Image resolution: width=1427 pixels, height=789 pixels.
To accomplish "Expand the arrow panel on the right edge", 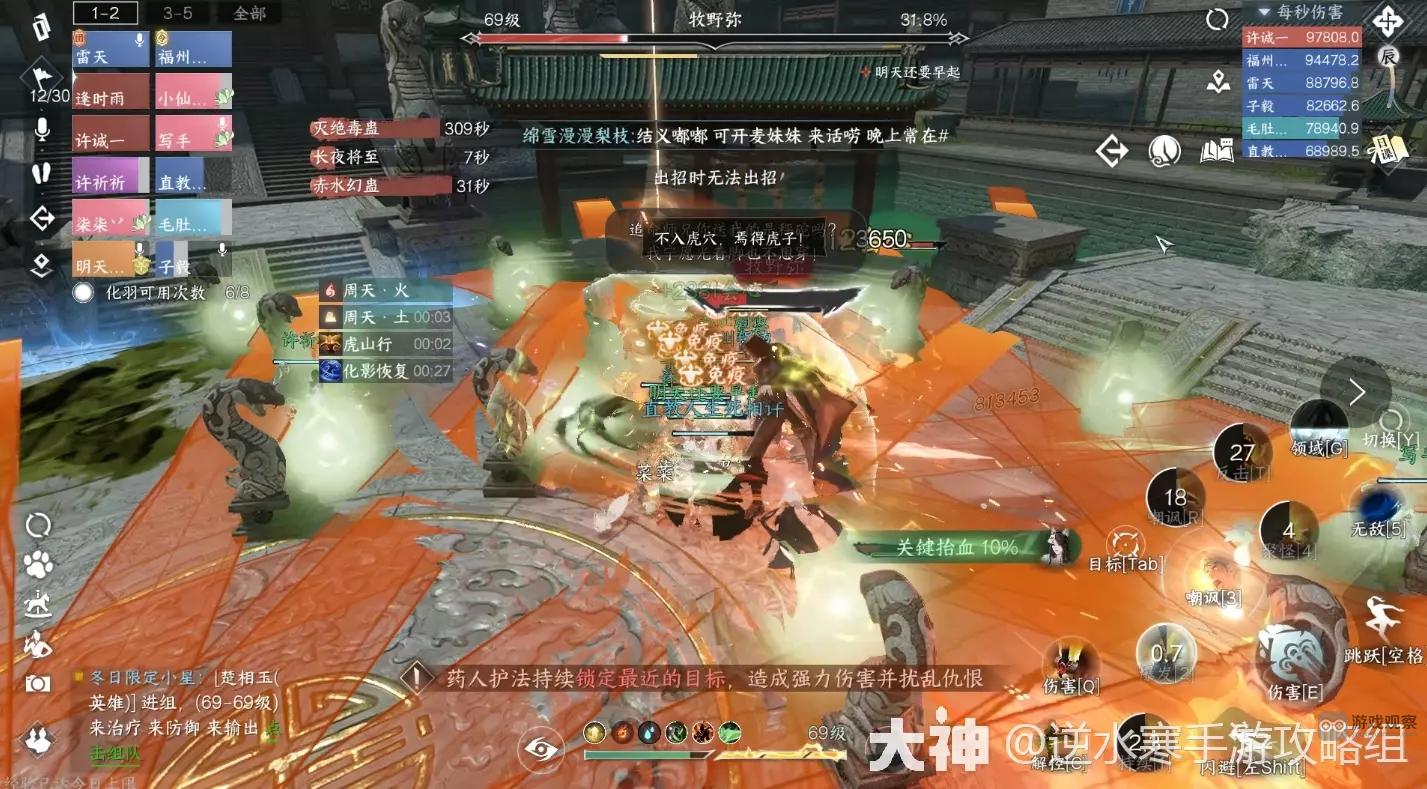I will (1358, 392).
